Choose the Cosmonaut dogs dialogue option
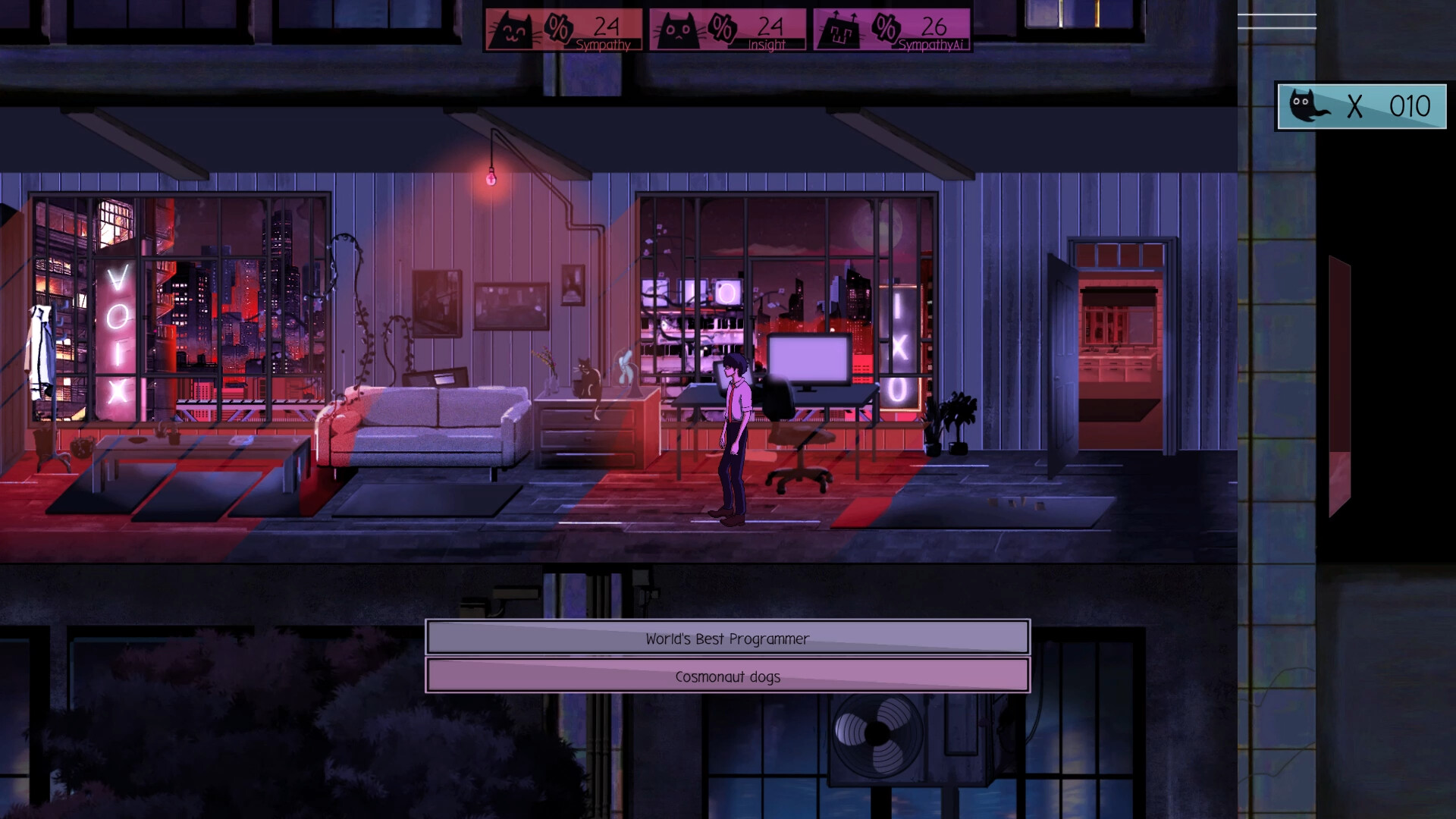This screenshot has width=1456, height=819. [726, 676]
